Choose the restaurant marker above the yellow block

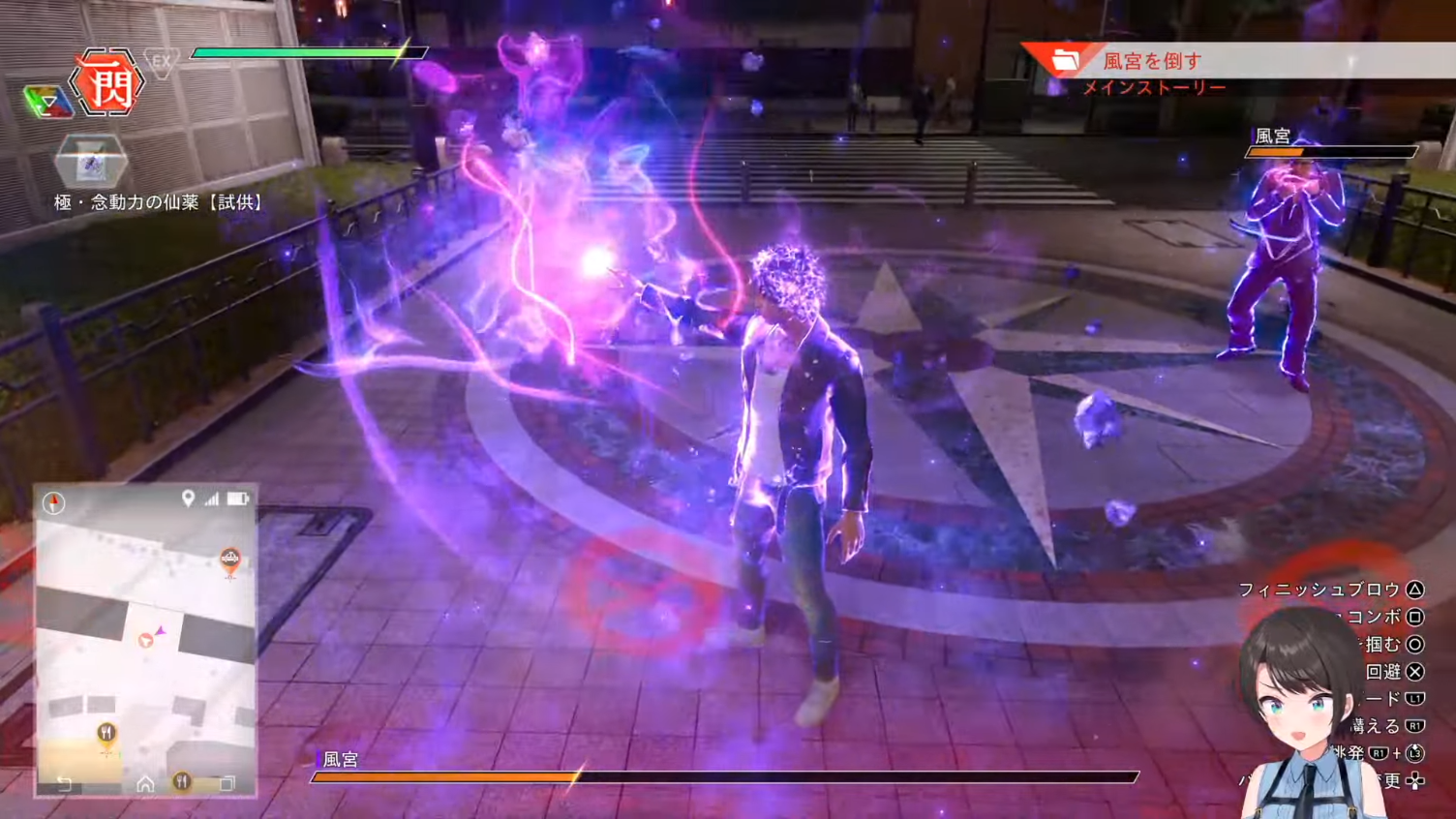[106, 734]
